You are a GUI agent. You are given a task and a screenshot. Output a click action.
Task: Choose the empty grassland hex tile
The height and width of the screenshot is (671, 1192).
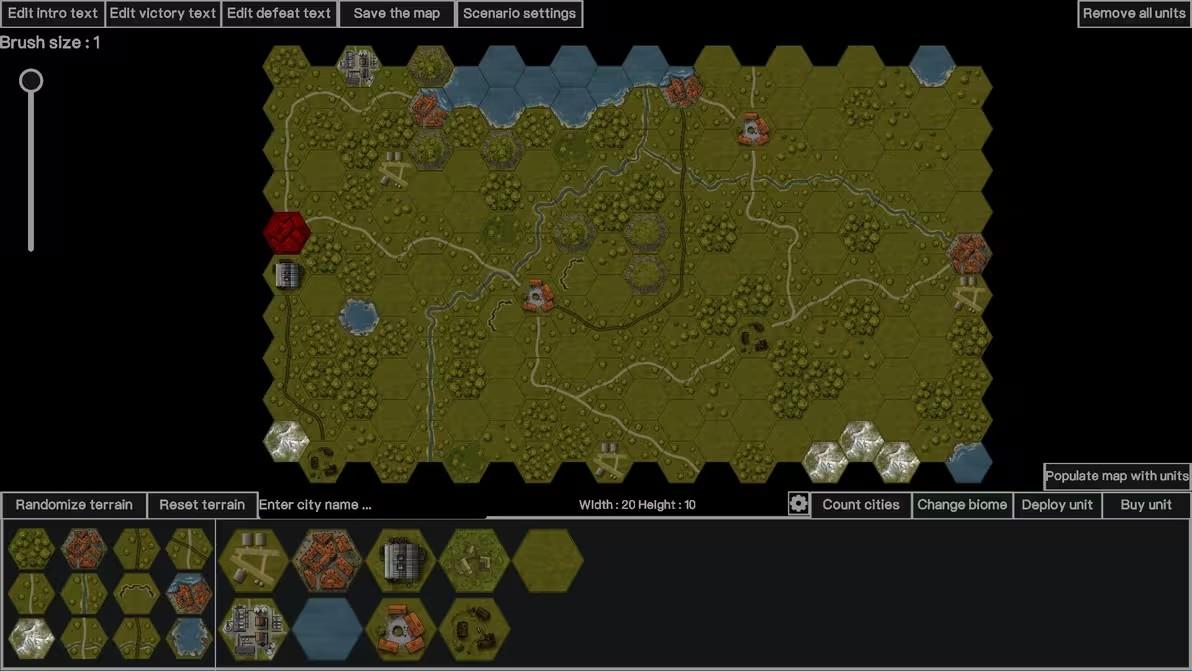click(x=547, y=560)
